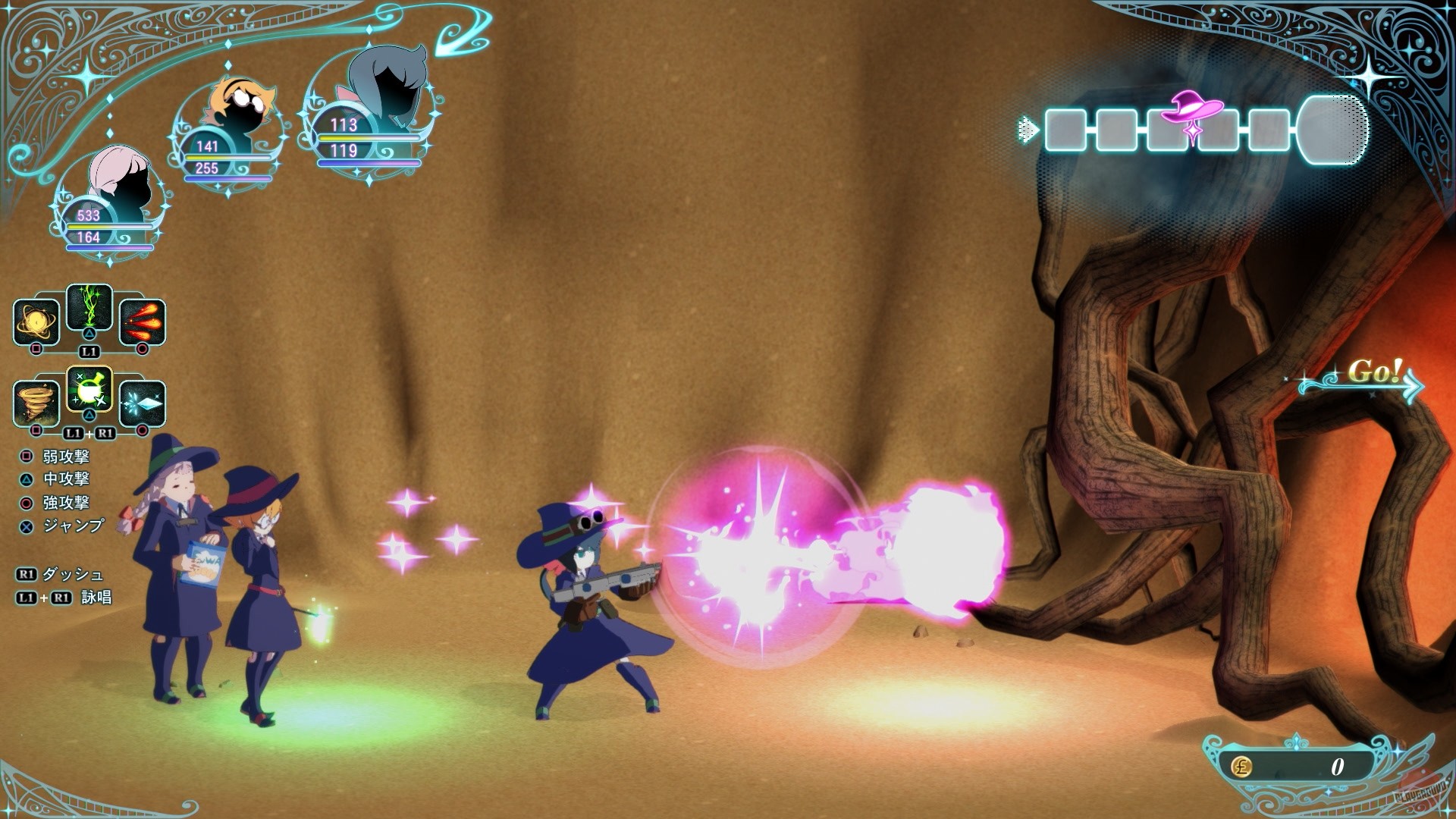
Task: Click the arrow at the progress bar's left end
Action: 1028,130
